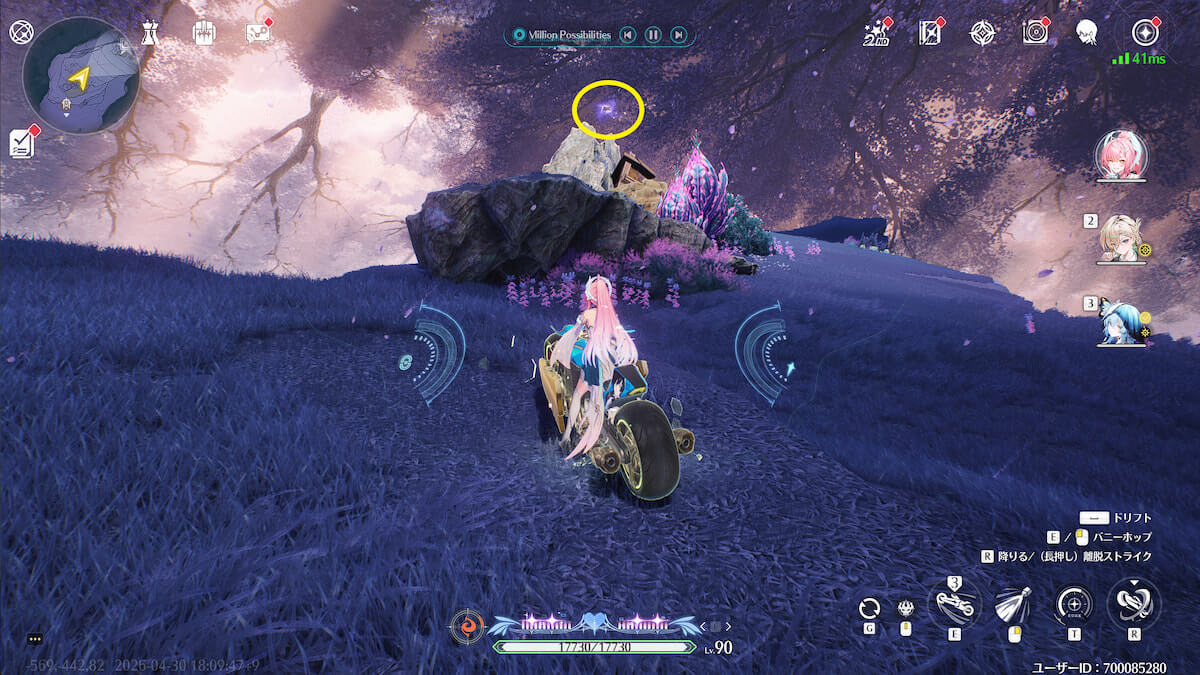Pause the Million Possibilities track
This screenshot has width=1200, height=675.
pyautogui.click(x=653, y=35)
